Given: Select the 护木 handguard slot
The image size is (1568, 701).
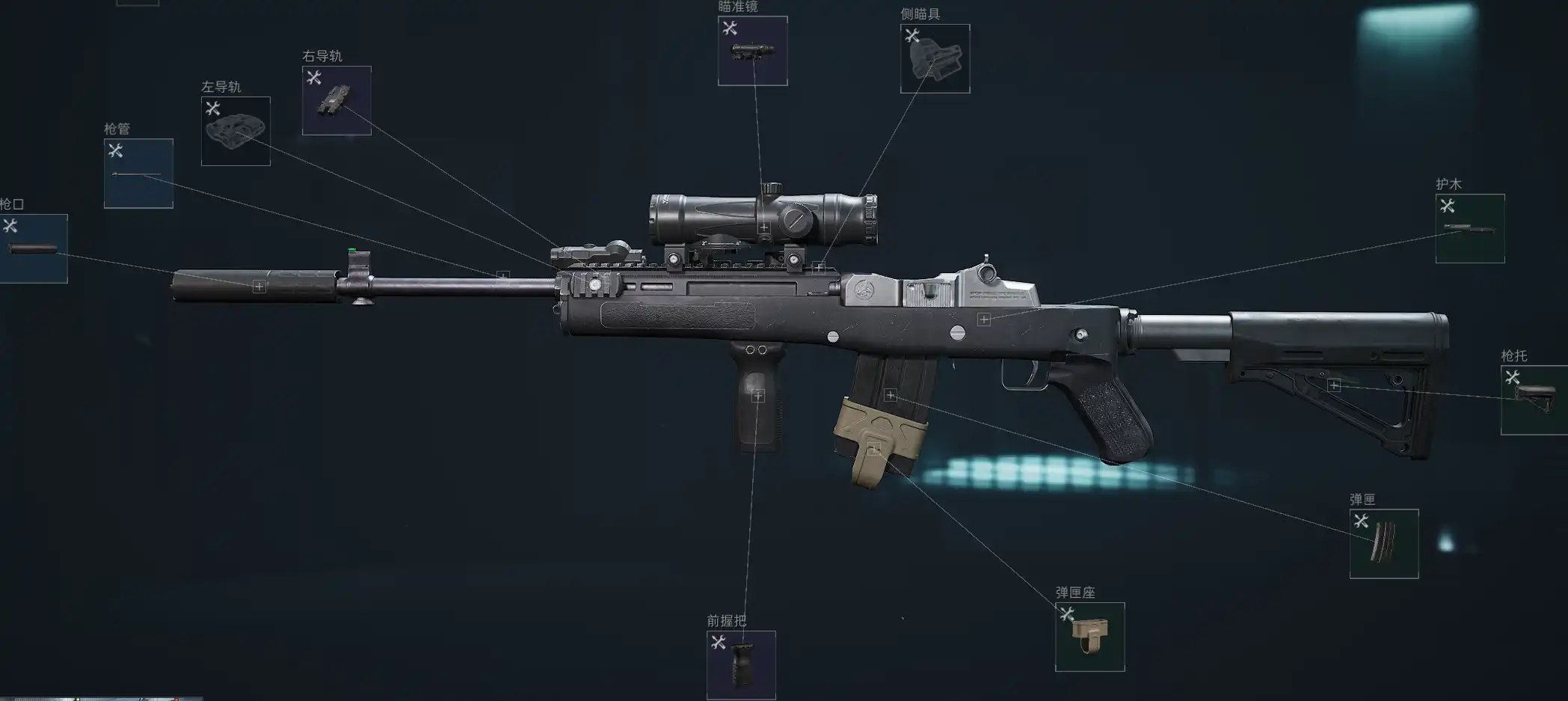Looking at the screenshot, I should pyautogui.click(x=1469, y=228).
